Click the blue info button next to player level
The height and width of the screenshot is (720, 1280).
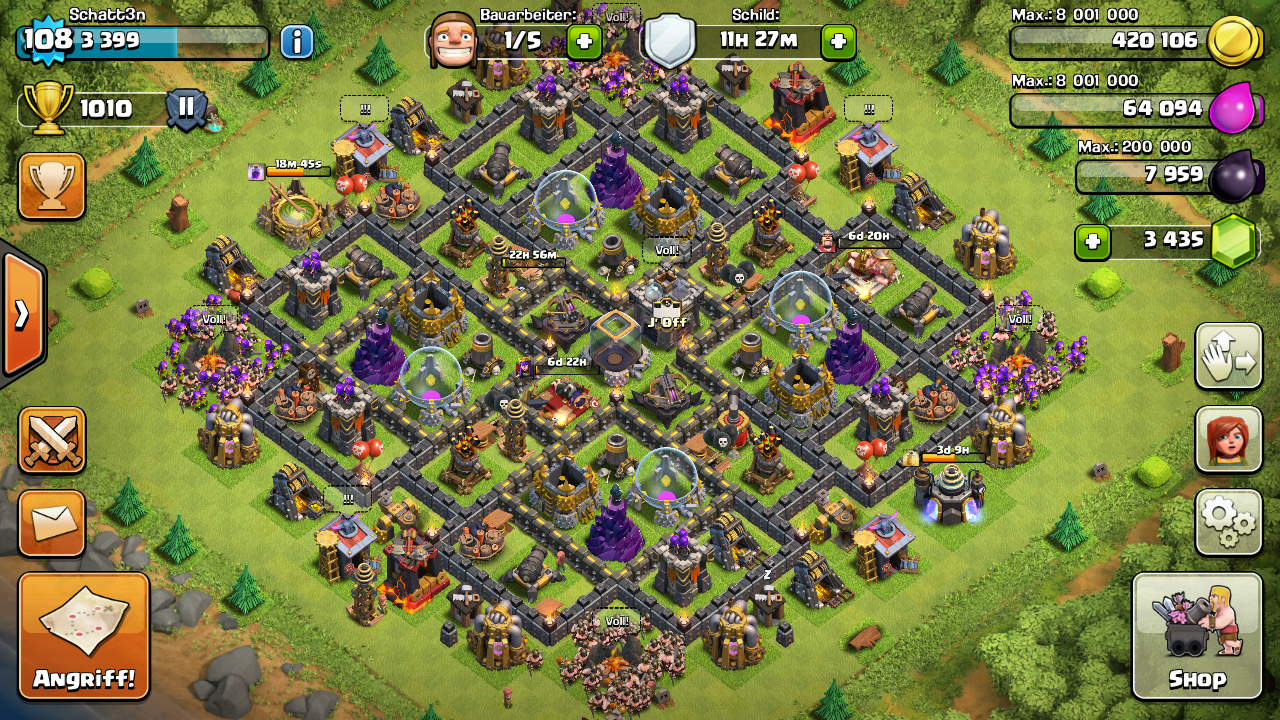(x=296, y=42)
